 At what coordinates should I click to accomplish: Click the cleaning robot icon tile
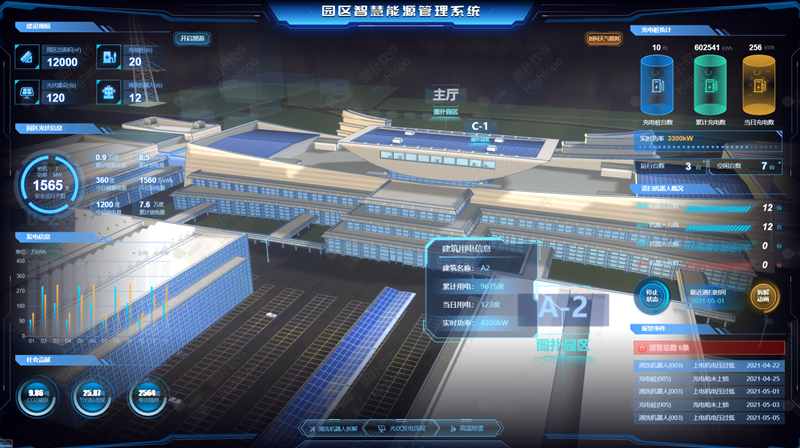[108, 92]
